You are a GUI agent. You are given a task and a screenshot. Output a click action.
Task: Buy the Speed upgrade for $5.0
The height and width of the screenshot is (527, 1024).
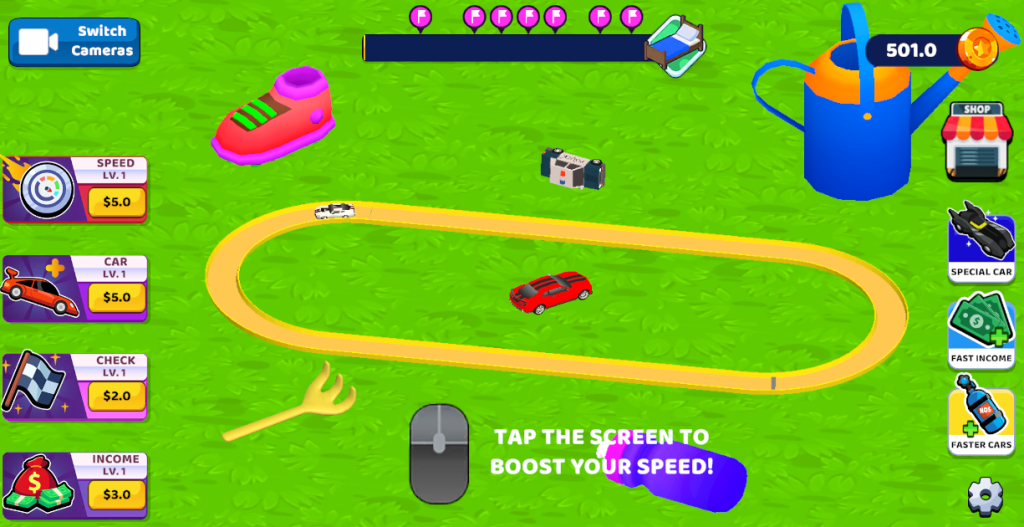coord(116,203)
